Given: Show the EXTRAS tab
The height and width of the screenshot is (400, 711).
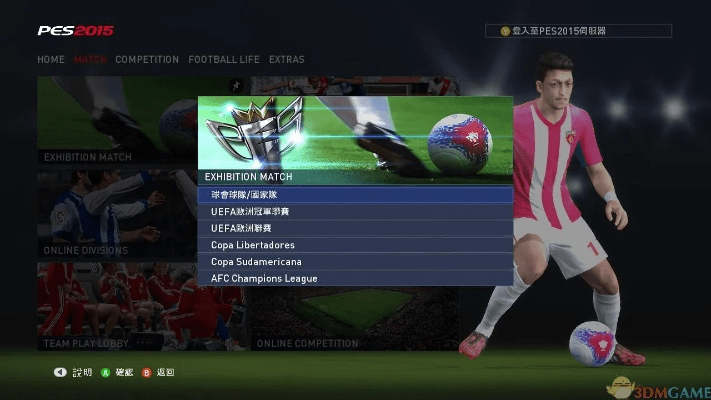Looking at the screenshot, I should point(287,60).
